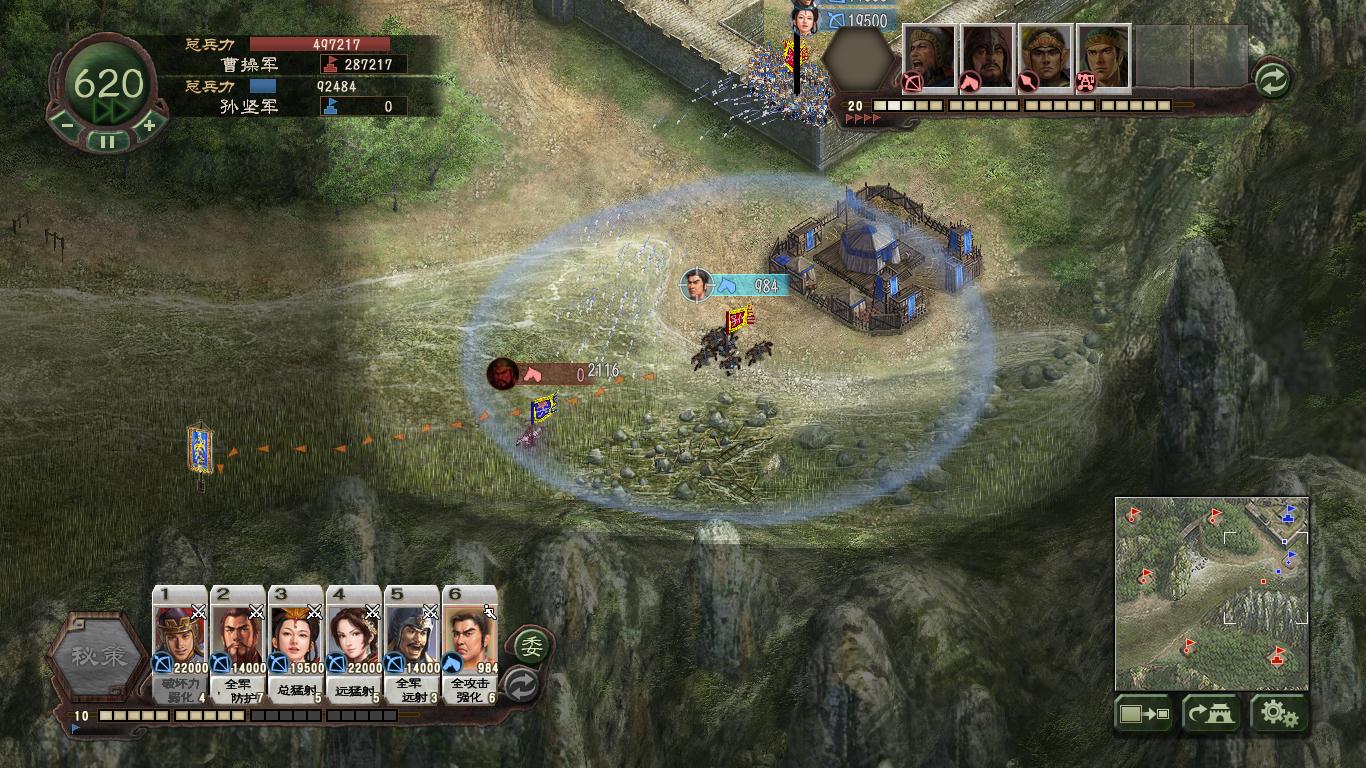Select the enemy archer officer portrait
The height and width of the screenshot is (768, 1366).
(x=930, y=57)
